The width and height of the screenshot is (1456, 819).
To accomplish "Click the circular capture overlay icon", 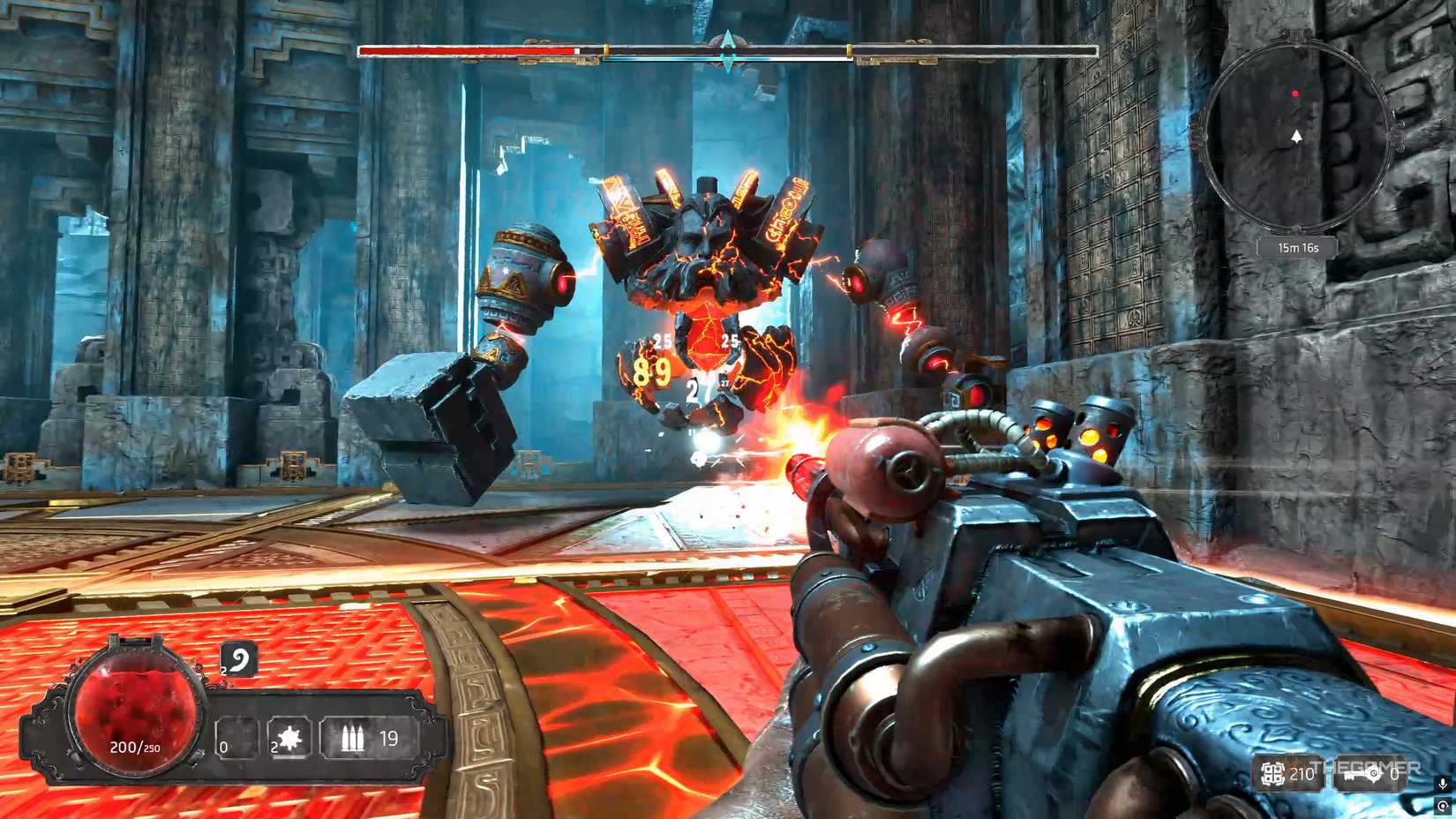I will pos(1443,806).
